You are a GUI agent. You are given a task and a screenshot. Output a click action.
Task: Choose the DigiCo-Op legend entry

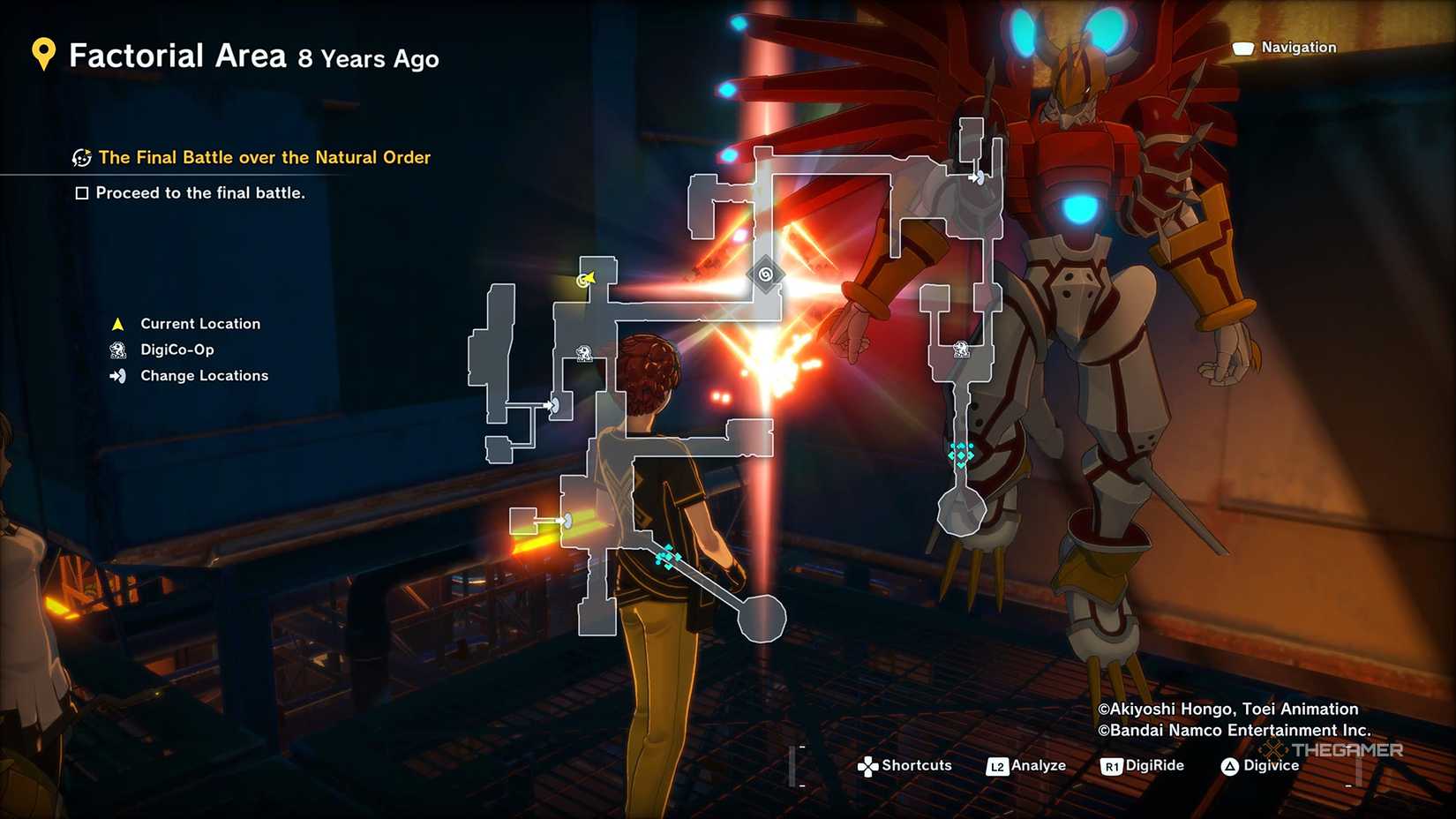coord(176,349)
